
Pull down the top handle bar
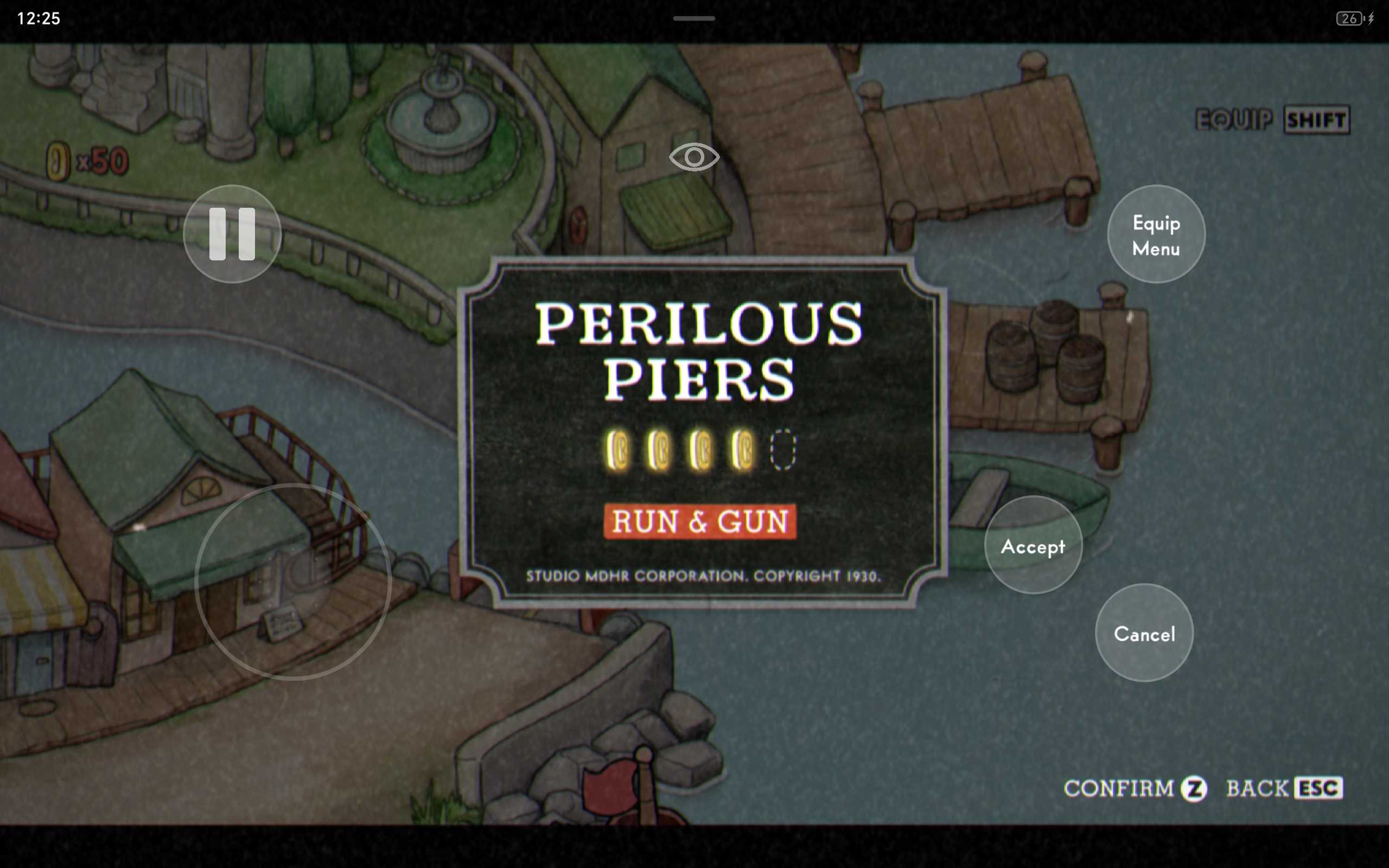point(694,18)
